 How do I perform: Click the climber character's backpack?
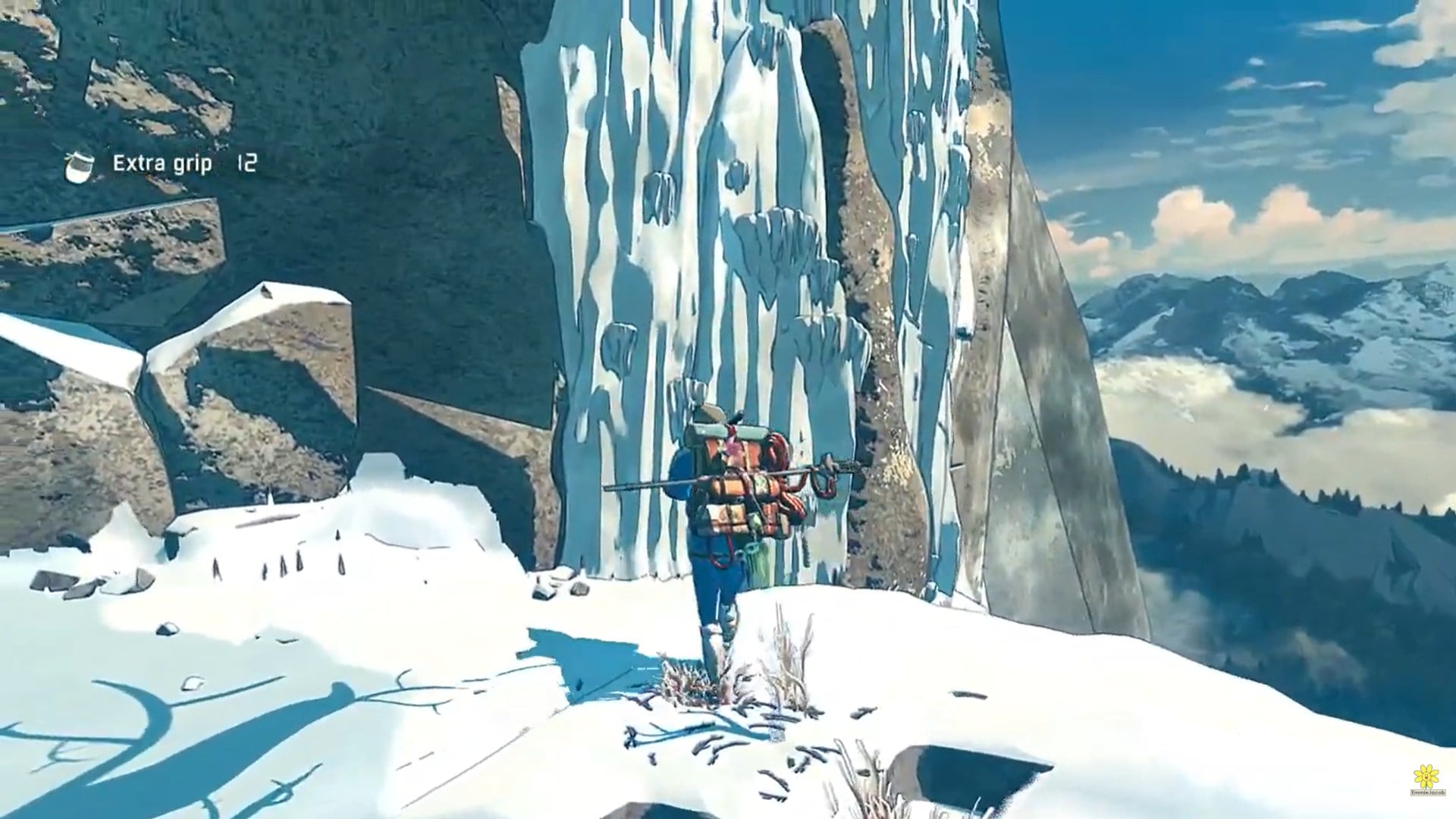pos(728,493)
